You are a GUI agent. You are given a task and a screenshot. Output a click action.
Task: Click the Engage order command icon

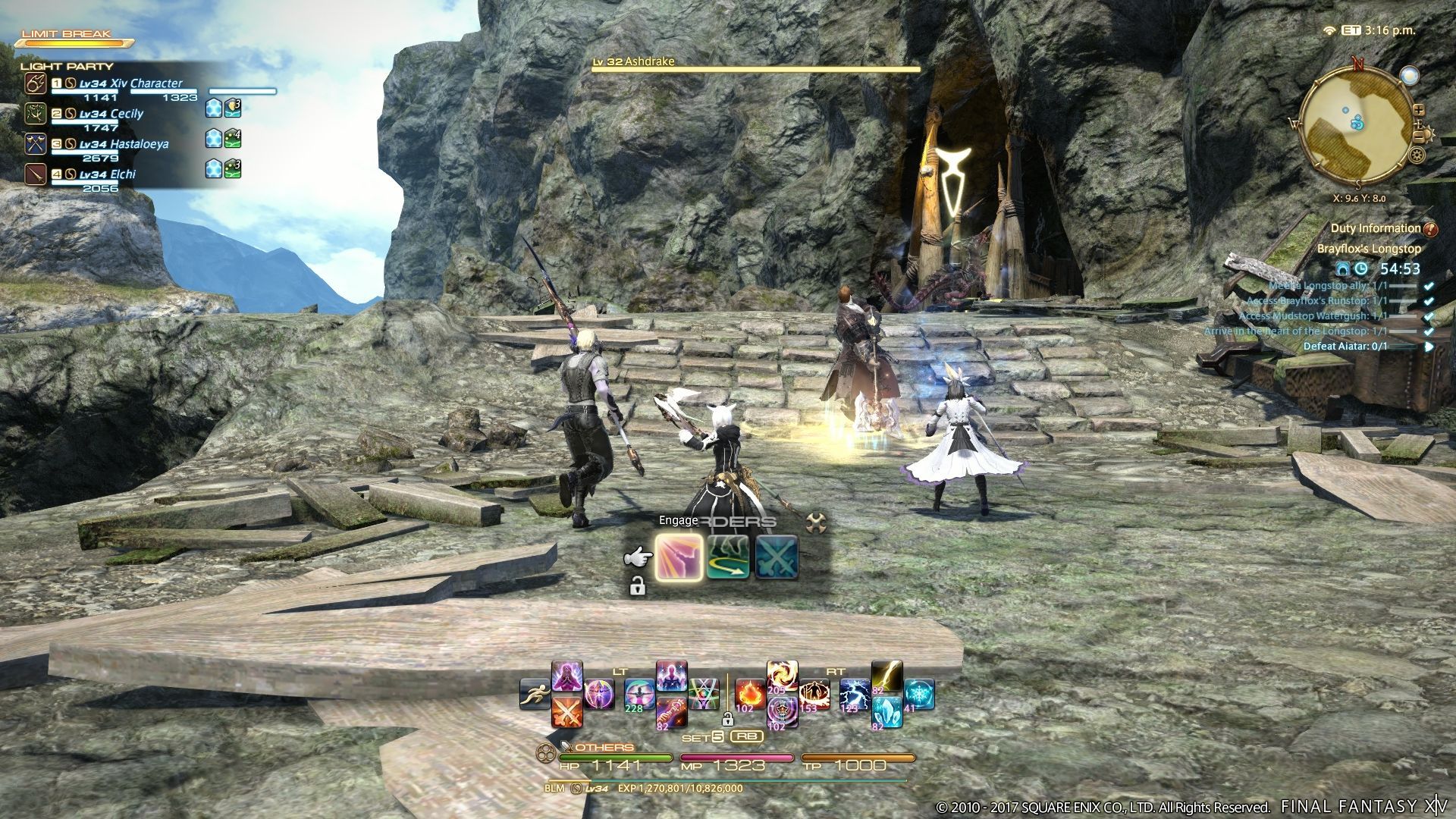pos(679,557)
